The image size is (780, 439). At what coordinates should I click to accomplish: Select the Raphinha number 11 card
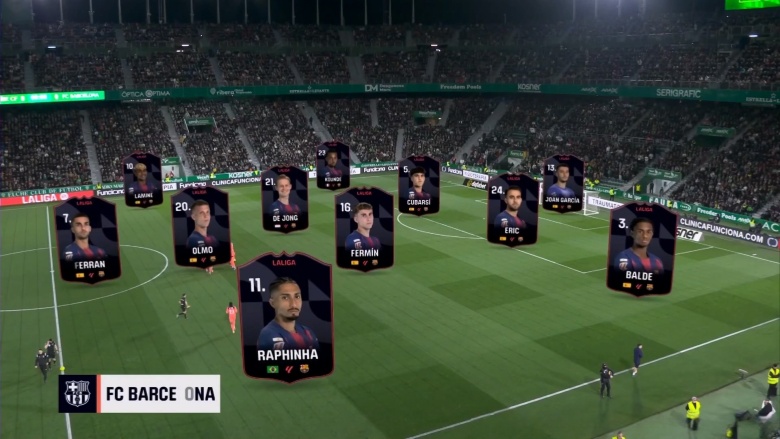pyautogui.click(x=285, y=316)
